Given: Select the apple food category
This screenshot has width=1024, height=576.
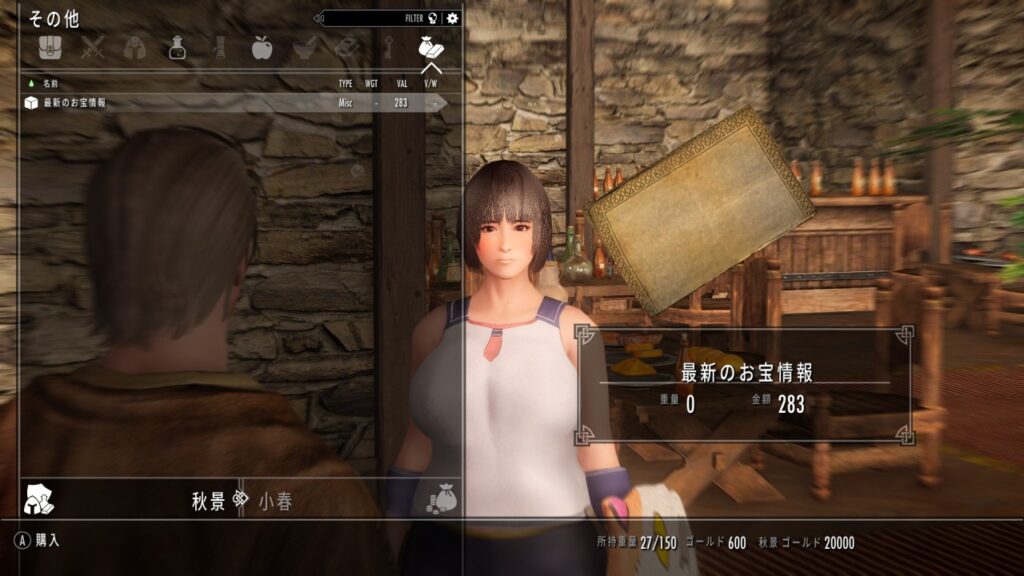Looking at the screenshot, I should point(262,47).
